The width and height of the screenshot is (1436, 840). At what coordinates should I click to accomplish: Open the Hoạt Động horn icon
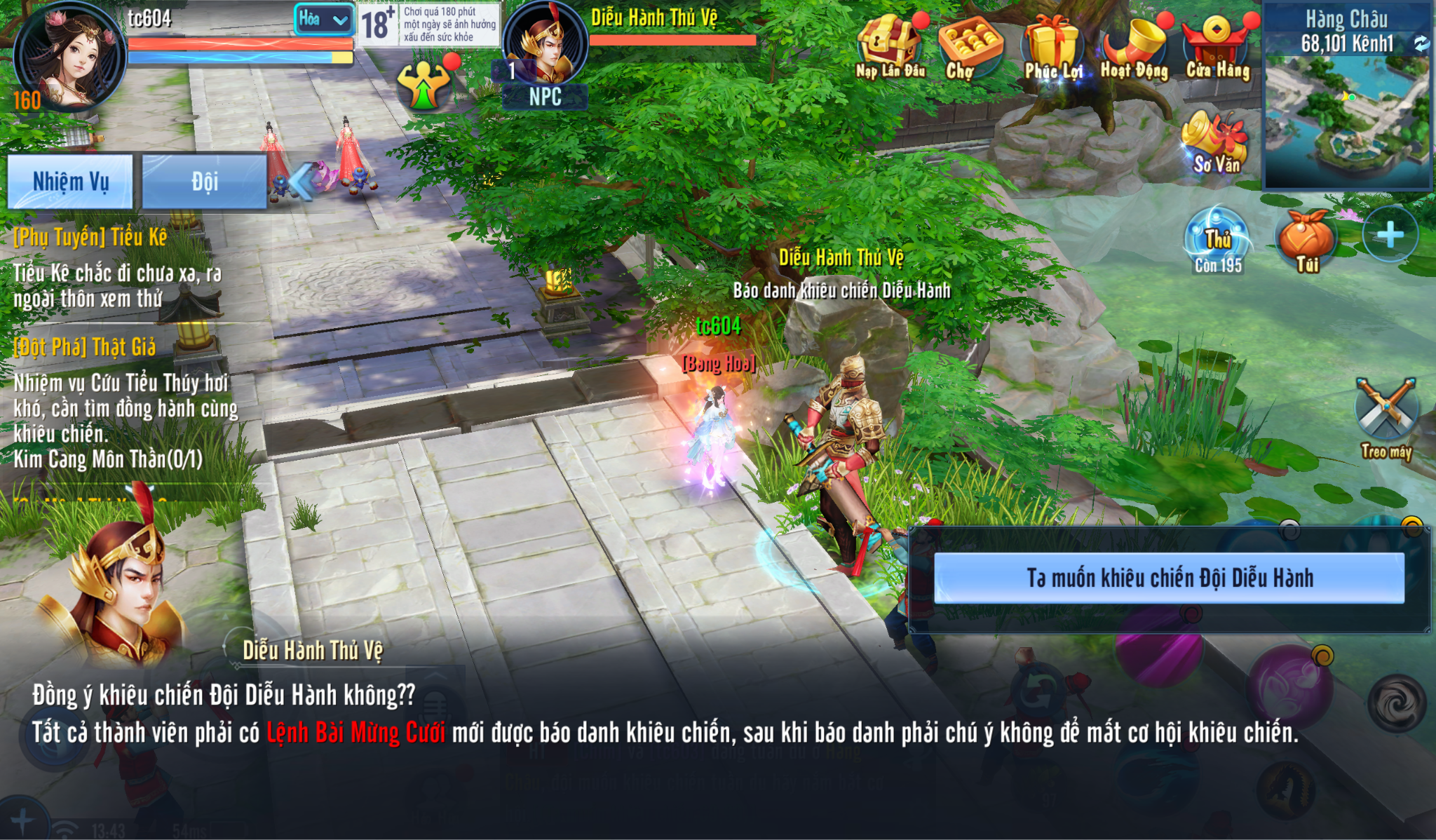1134,46
